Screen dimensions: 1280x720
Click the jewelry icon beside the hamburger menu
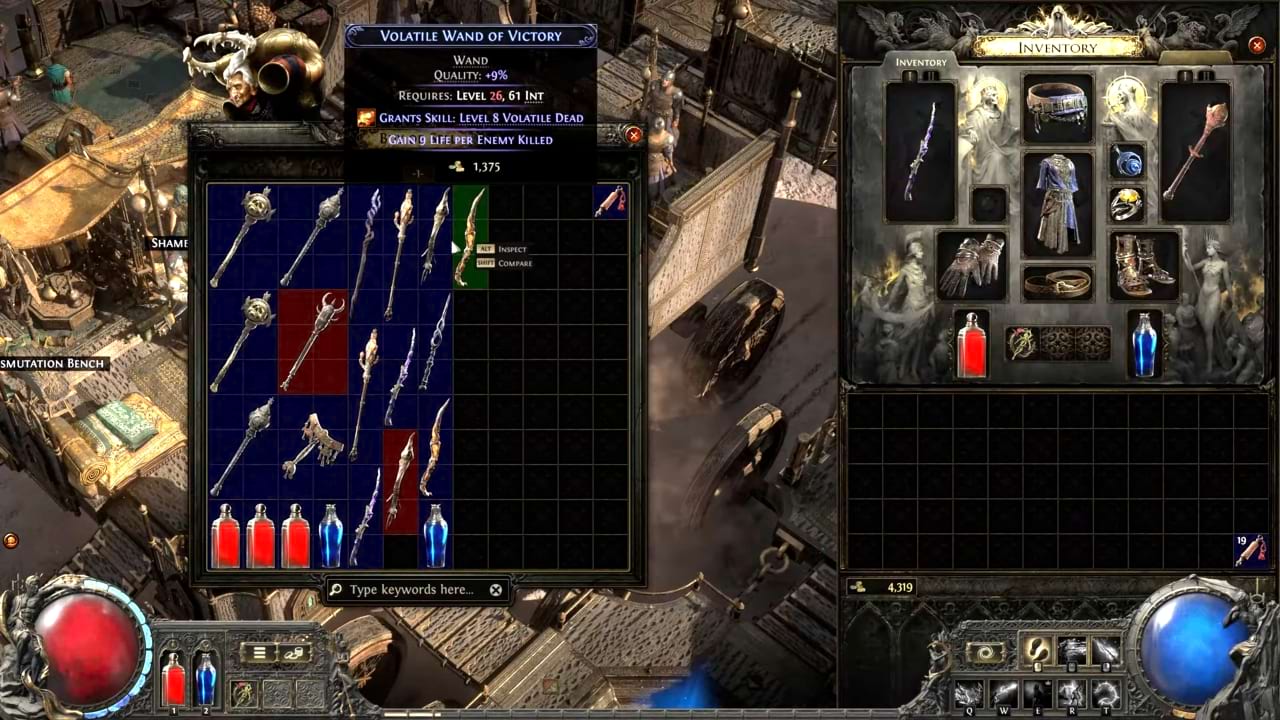[x=292, y=653]
